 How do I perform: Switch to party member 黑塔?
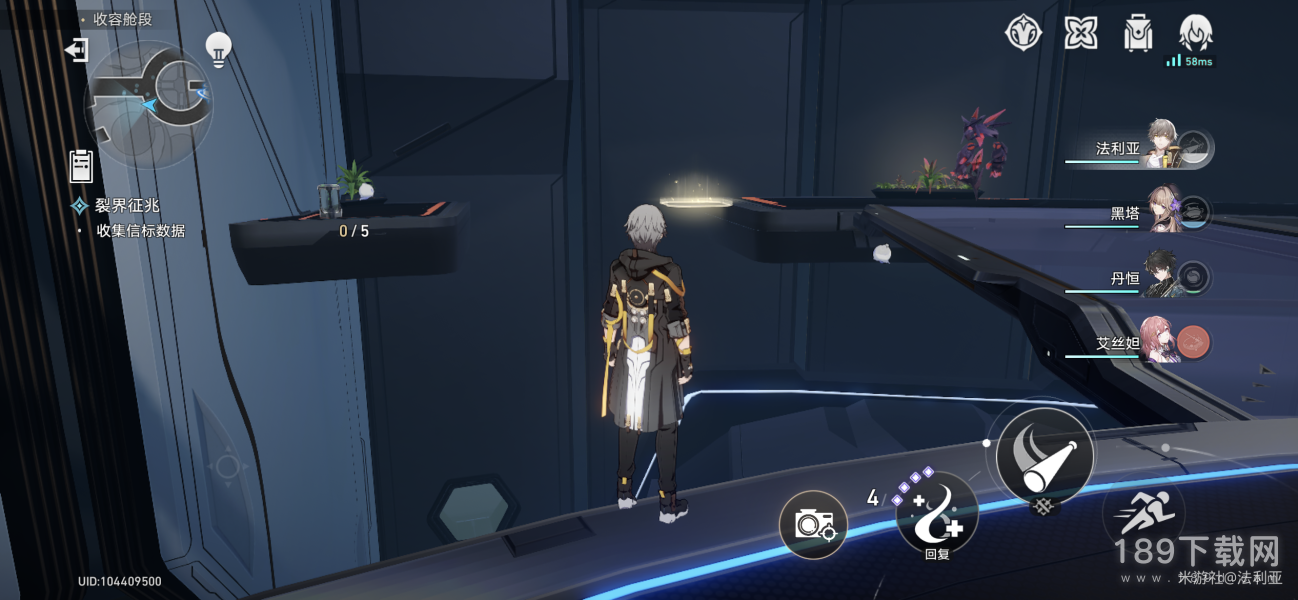pyautogui.click(x=1162, y=211)
